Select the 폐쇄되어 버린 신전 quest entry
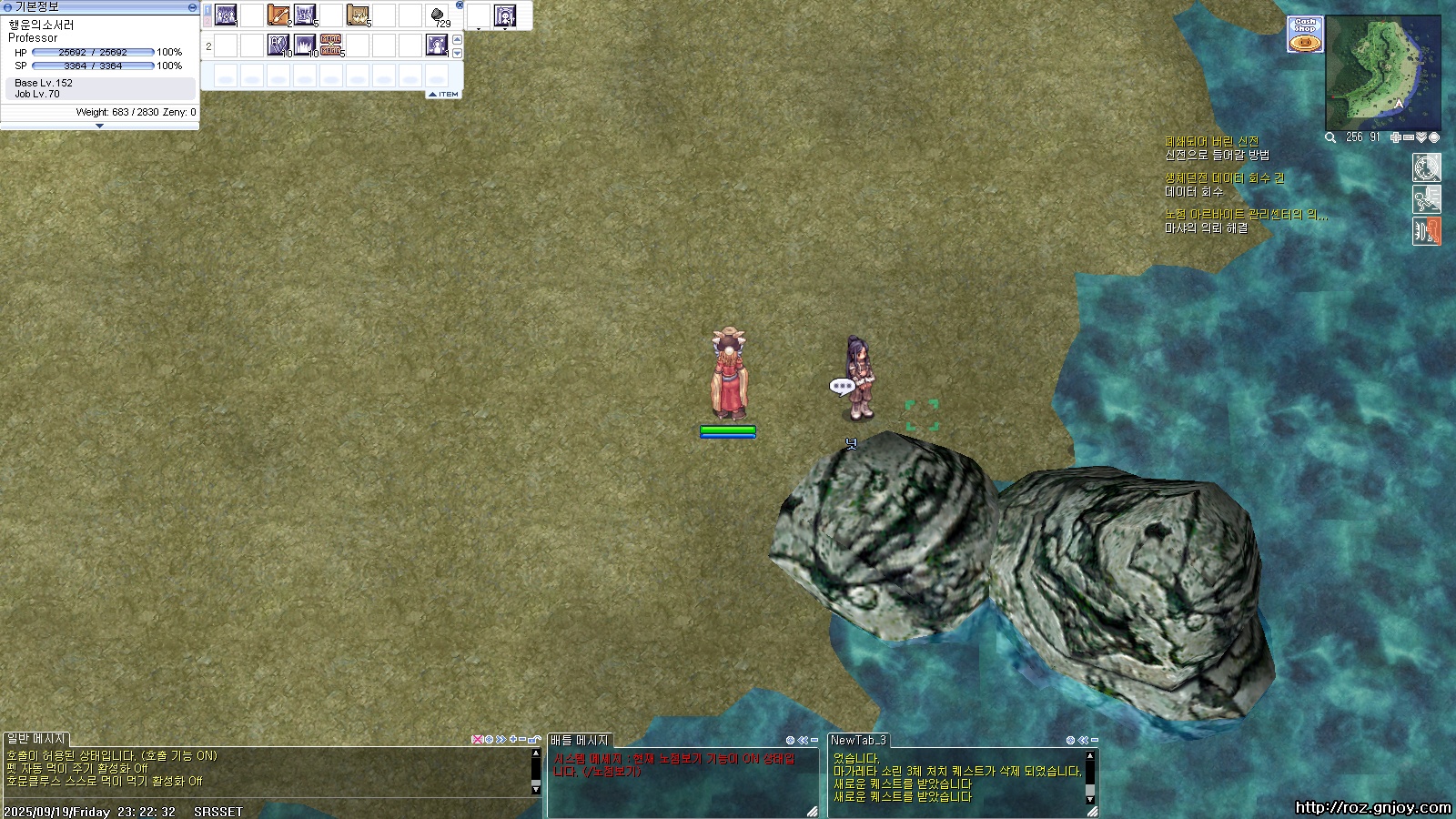This screenshot has width=1456, height=819. point(1211,142)
